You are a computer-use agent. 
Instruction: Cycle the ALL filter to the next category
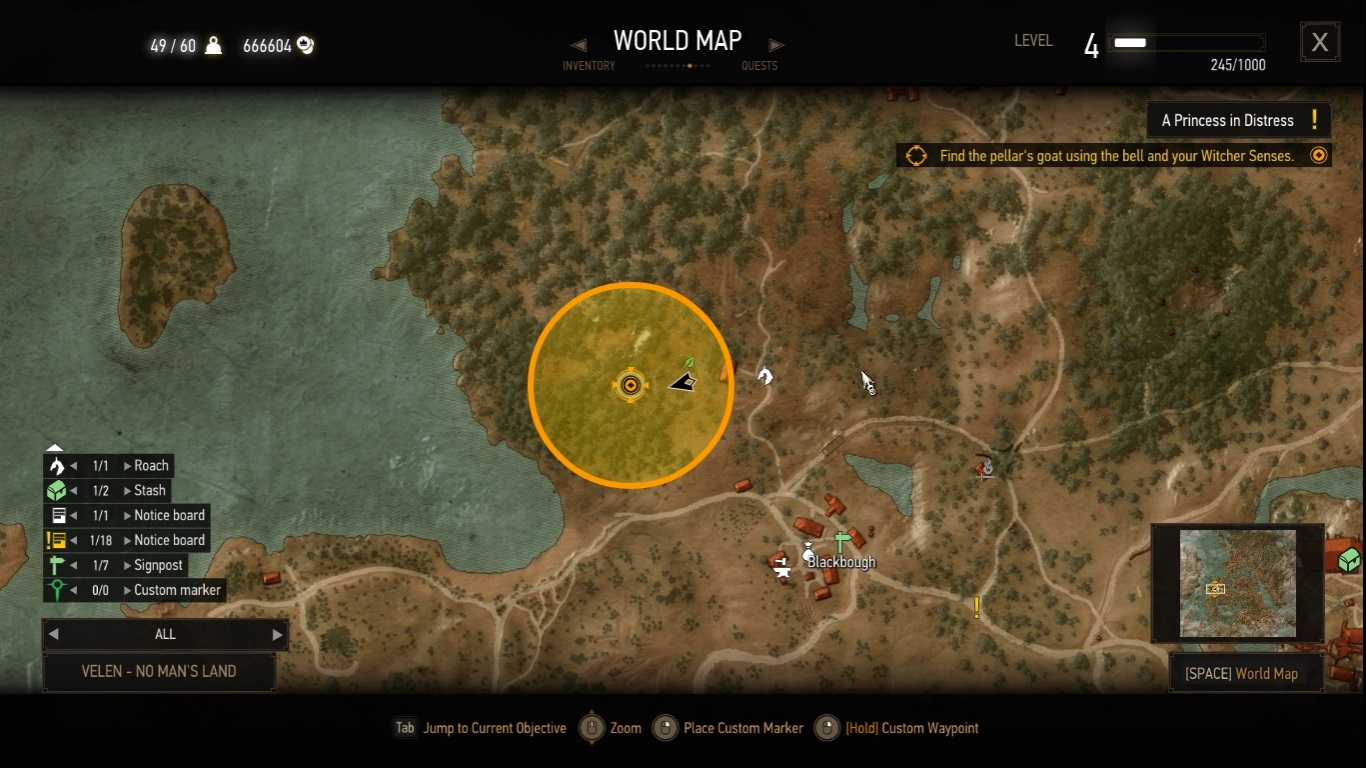(x=277, y=634)
